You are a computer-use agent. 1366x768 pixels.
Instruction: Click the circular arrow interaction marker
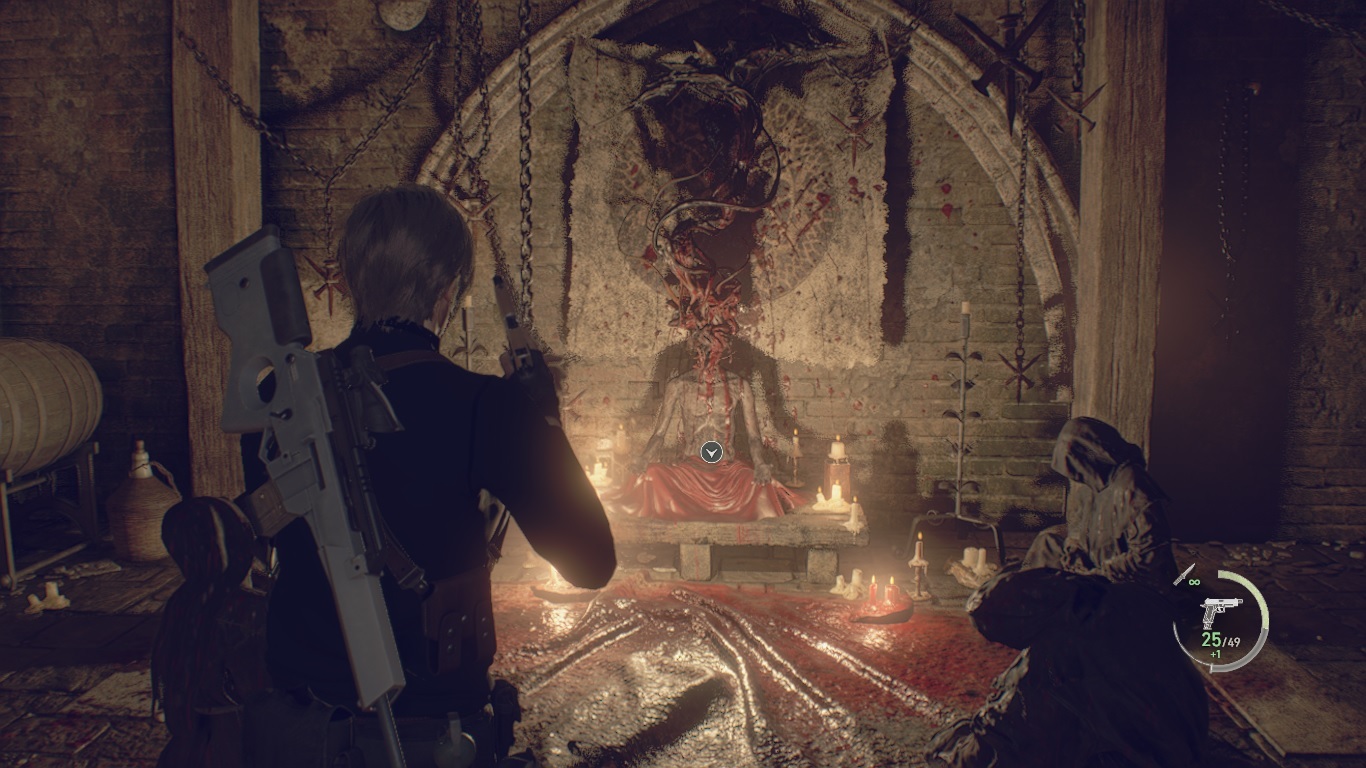tap(711, 453)
